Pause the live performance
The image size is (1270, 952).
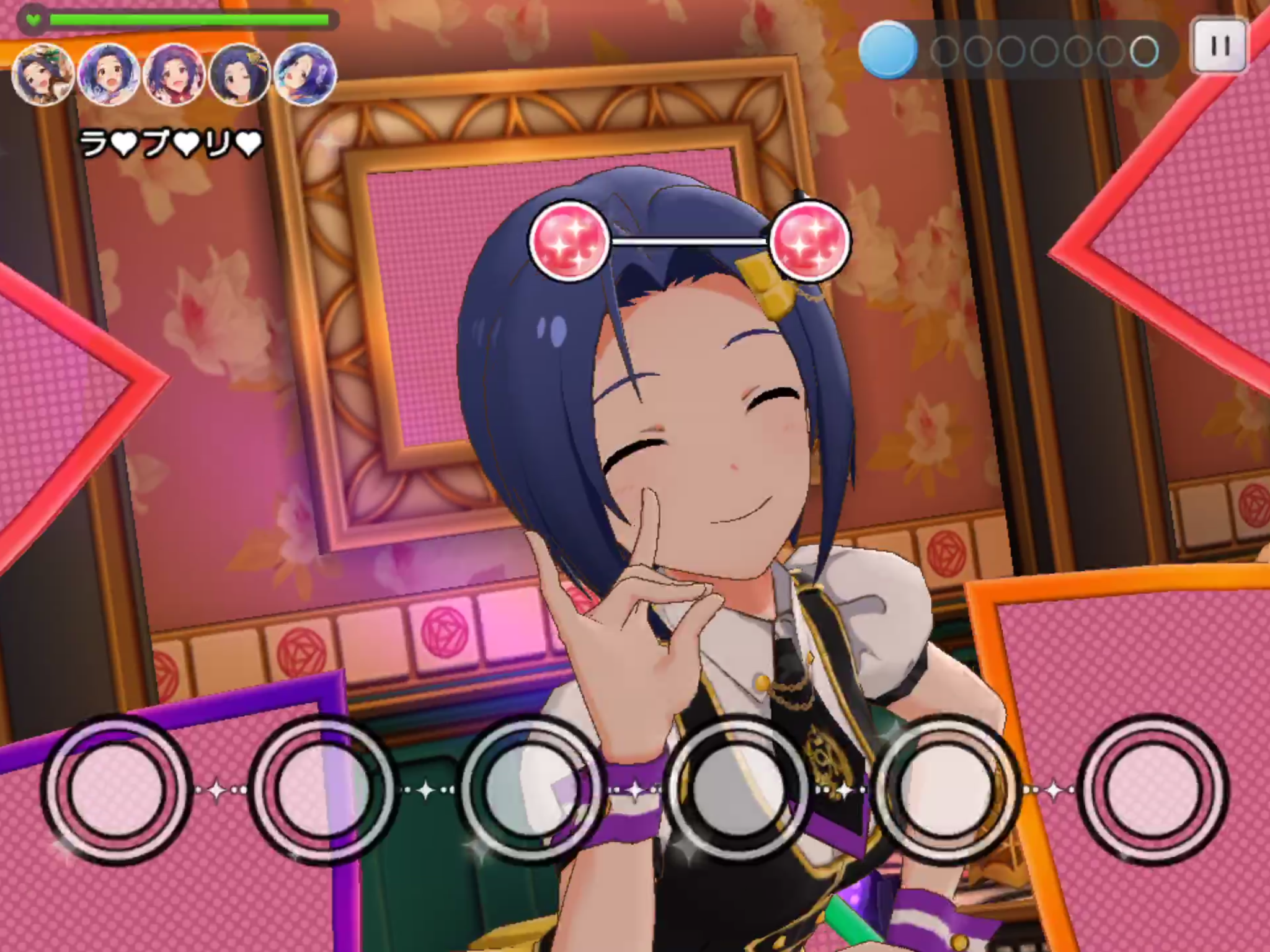tap(1219, 46)
